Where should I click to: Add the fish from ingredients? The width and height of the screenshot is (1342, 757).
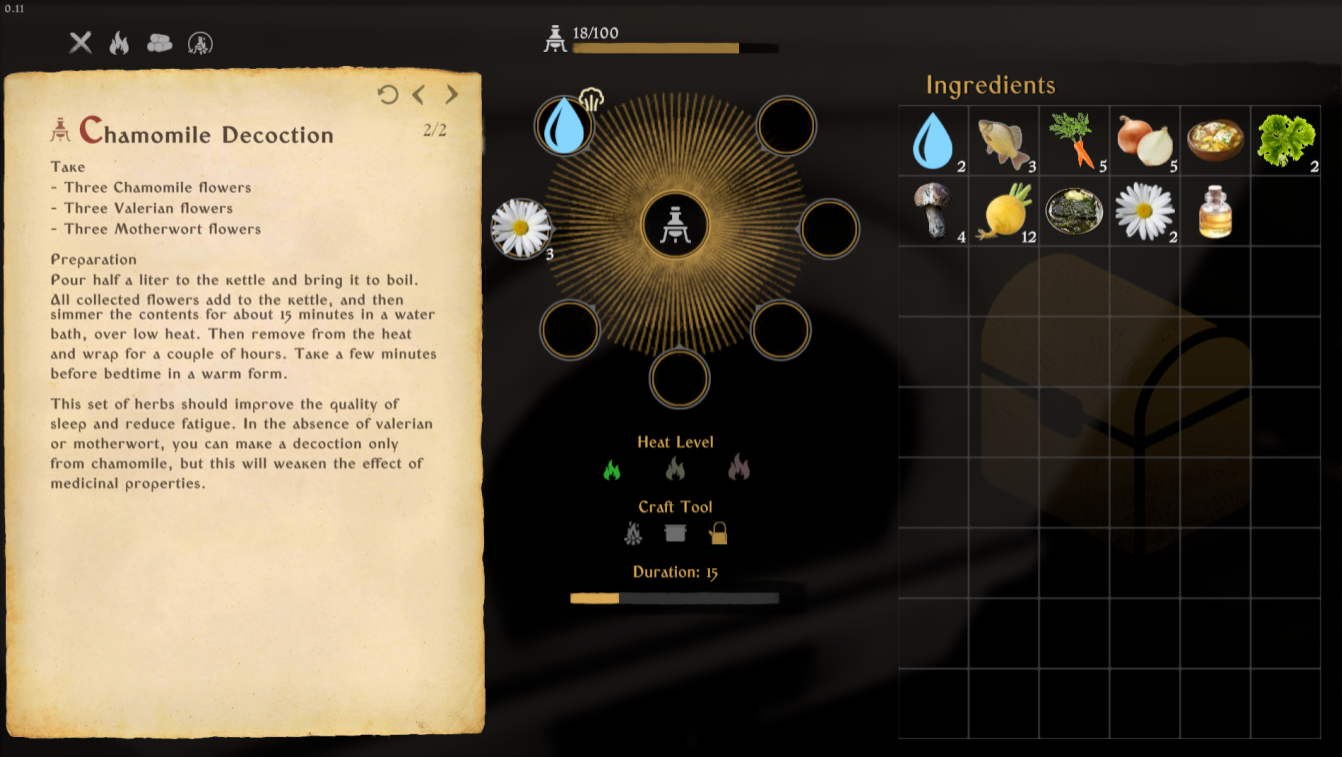pos(1003,141)
